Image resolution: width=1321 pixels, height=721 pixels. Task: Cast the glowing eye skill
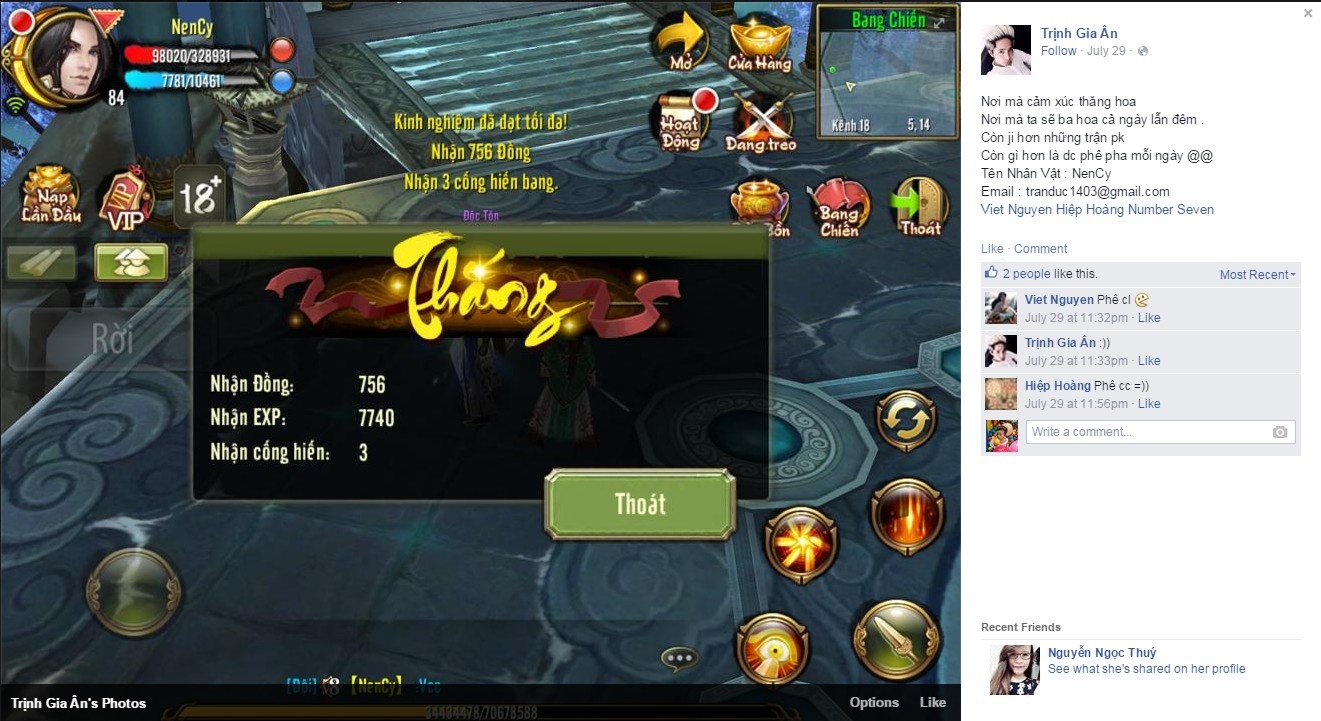tap(772, 651)
